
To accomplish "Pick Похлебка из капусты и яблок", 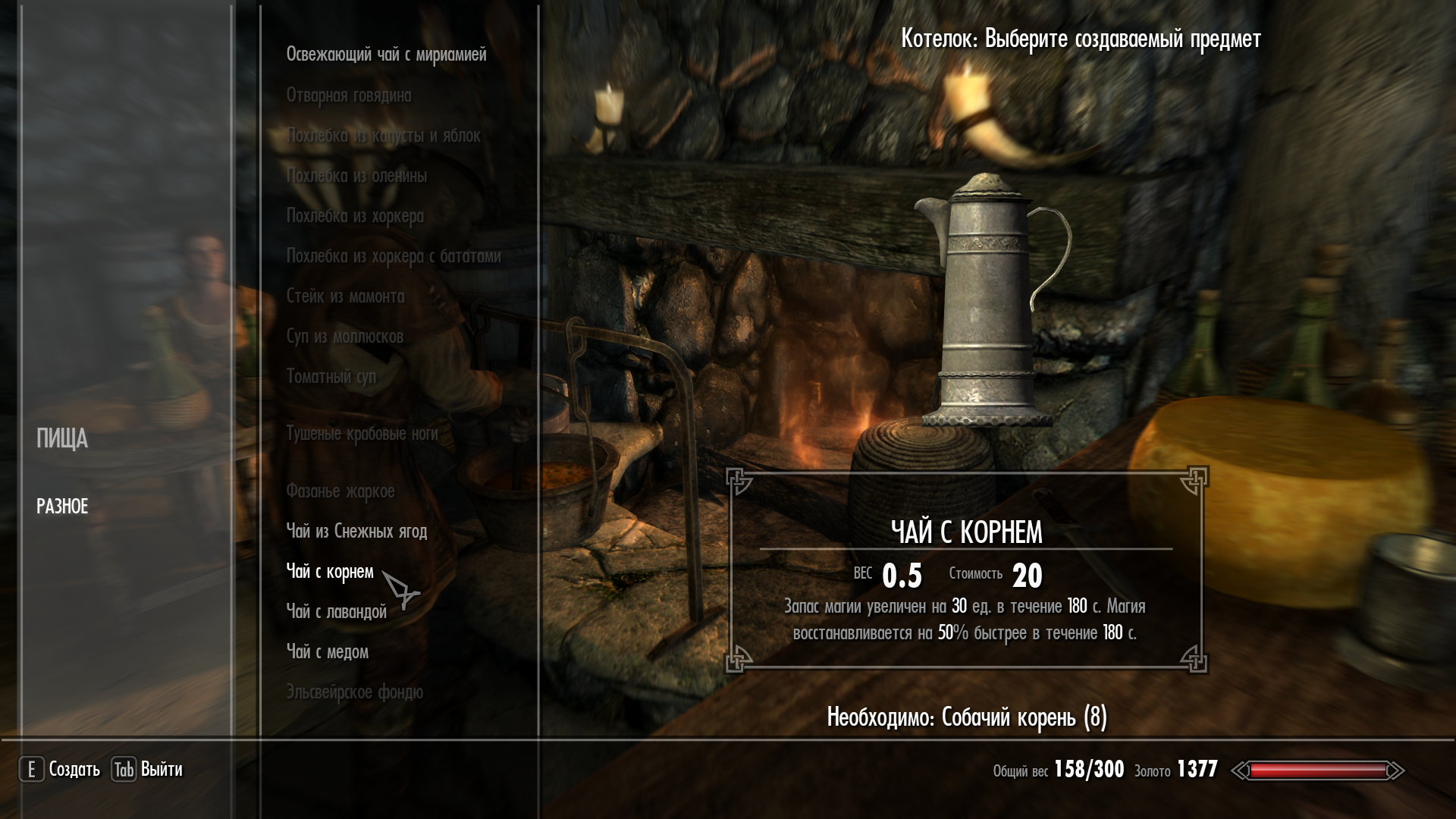I will [383, 136].
